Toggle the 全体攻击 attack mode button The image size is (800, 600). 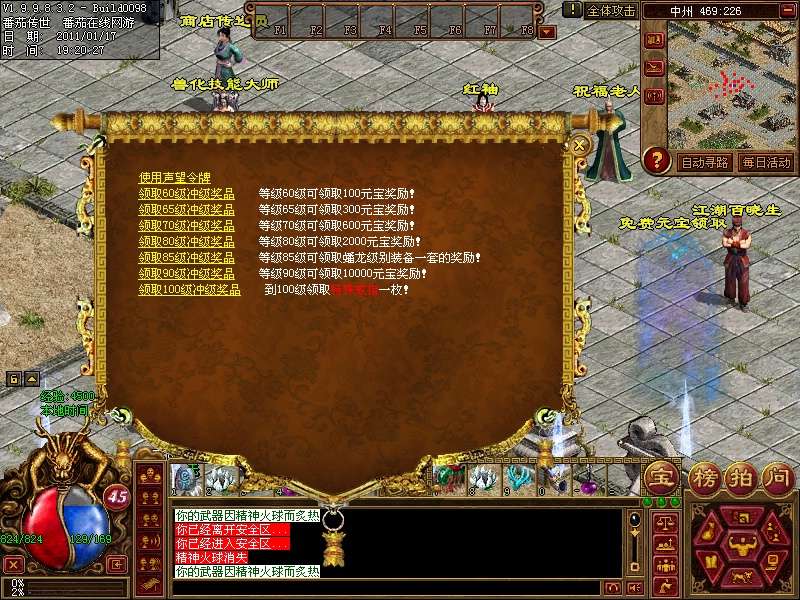pyautogui.click(x=611, y=10)
